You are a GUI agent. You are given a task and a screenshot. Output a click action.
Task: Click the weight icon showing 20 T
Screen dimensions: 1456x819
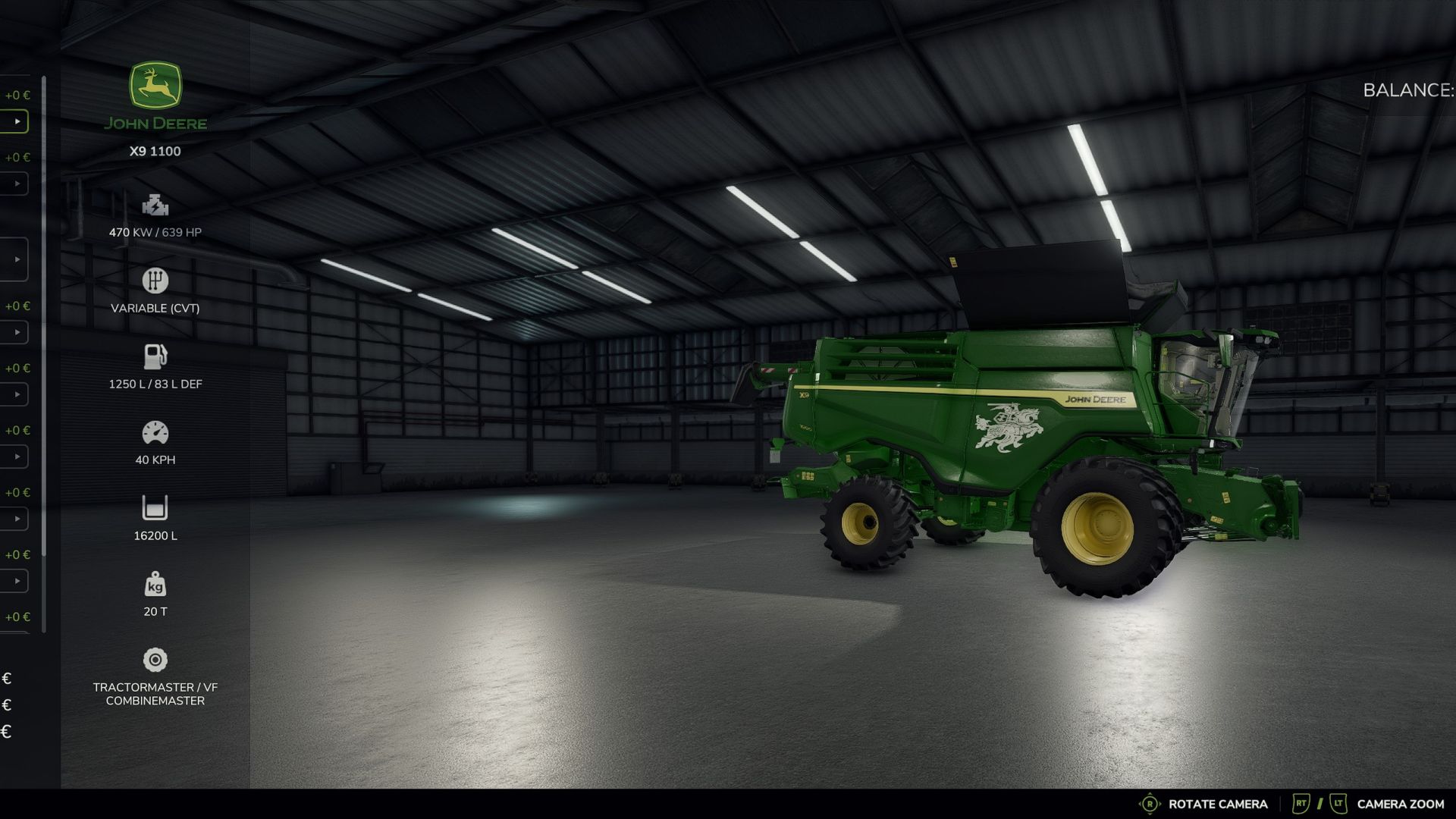tap(155, 584)
